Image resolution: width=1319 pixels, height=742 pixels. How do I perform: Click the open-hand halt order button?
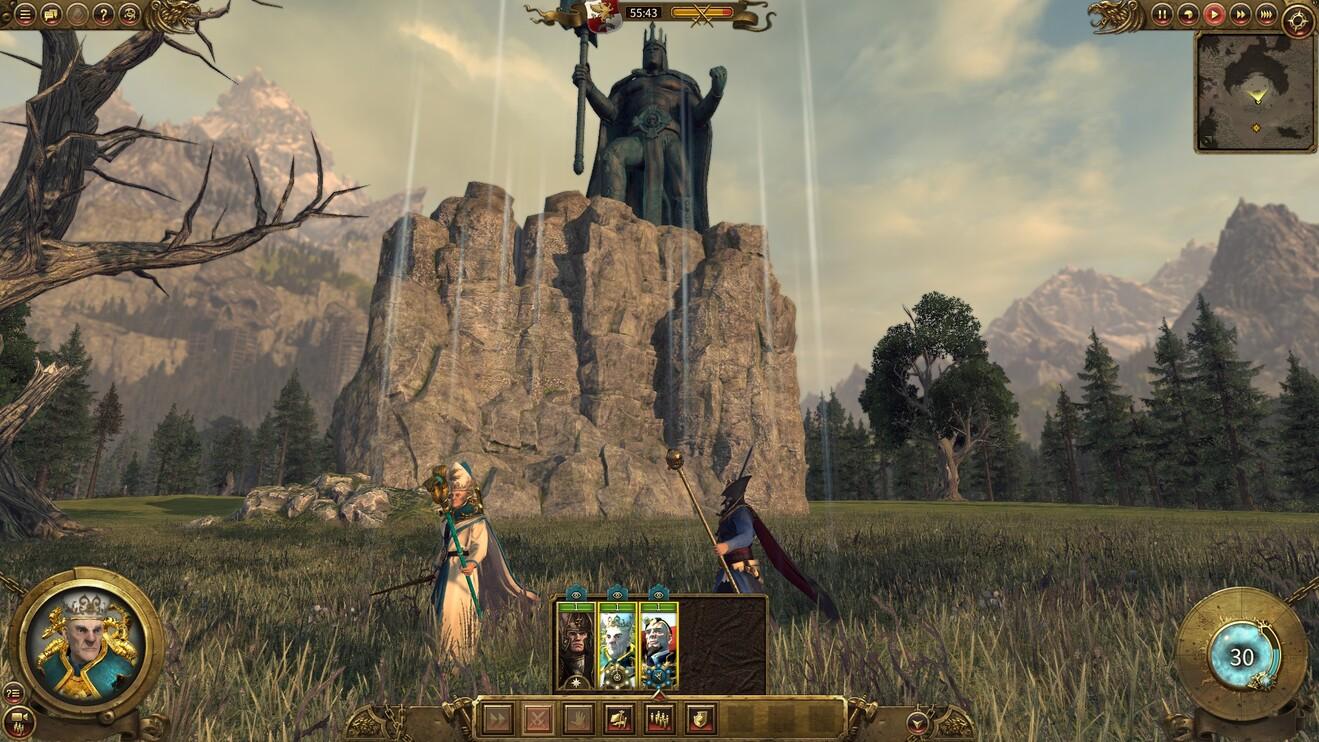[578, 718]
